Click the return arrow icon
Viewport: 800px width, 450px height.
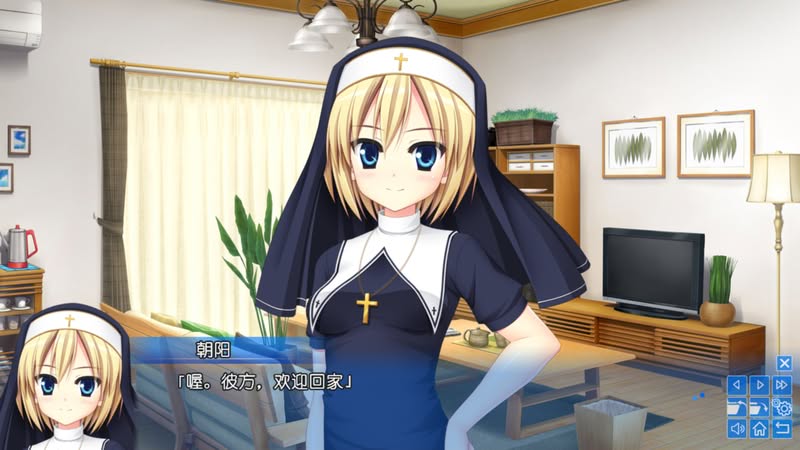coord(783,429)
